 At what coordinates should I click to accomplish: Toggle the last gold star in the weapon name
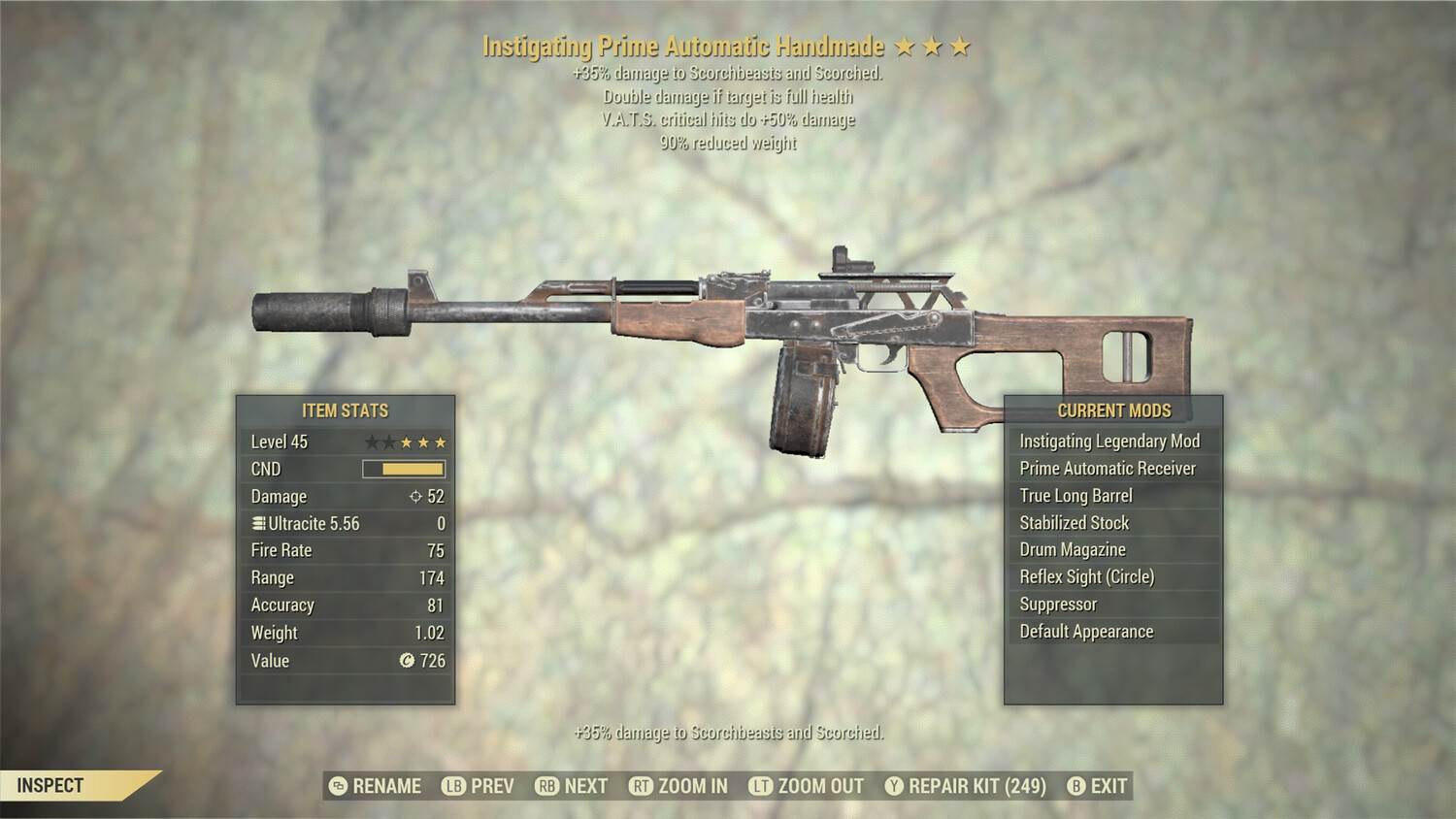pyautogui.click(x=960, y=46)
